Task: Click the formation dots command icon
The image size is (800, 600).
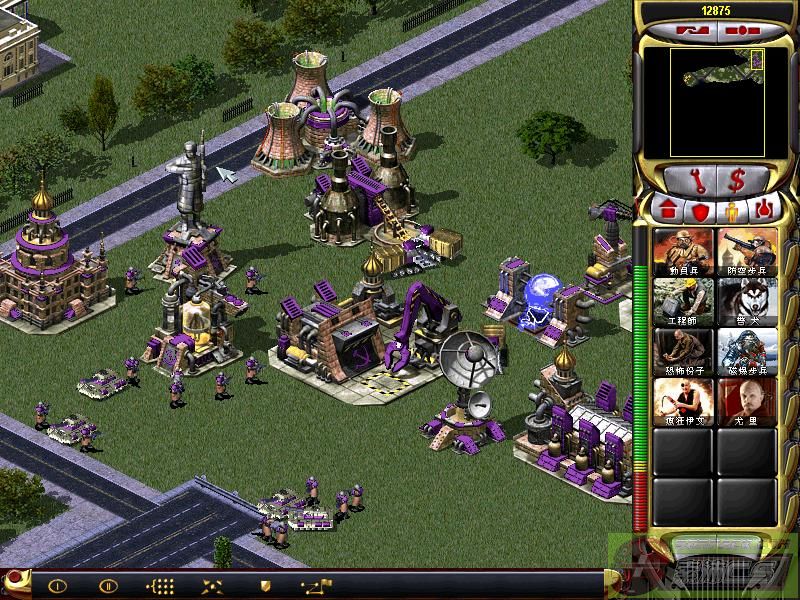Action: (160, 586)
